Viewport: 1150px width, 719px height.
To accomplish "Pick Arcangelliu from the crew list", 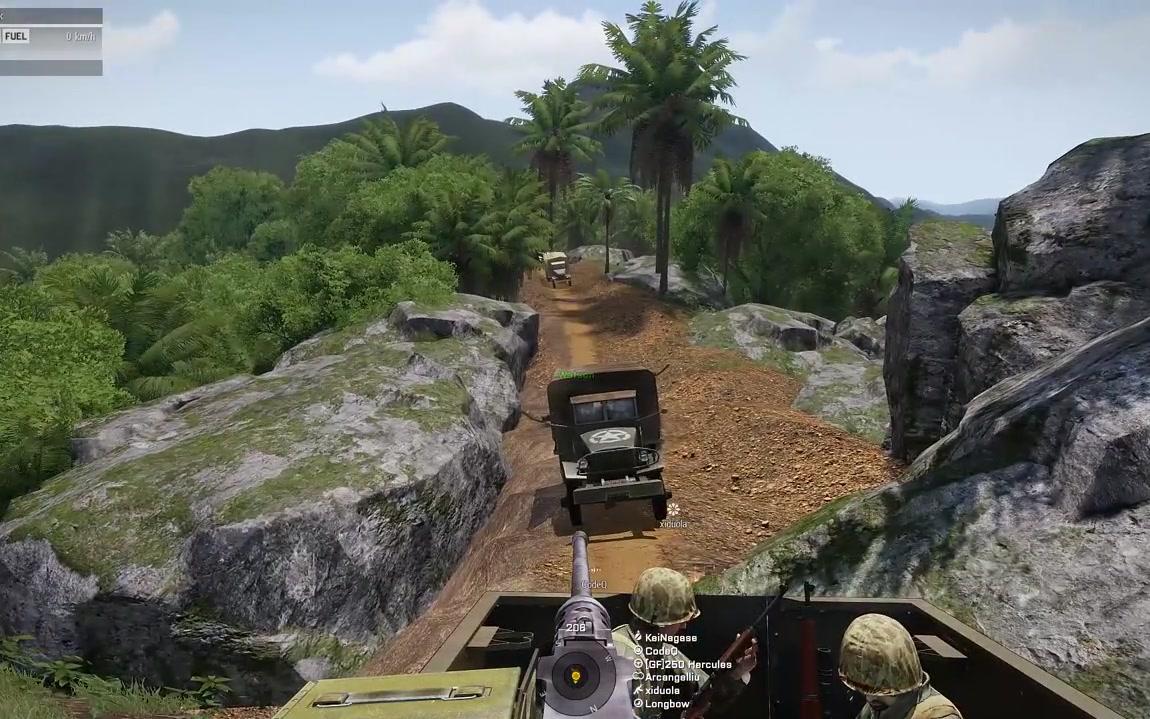I will point(674,677).
